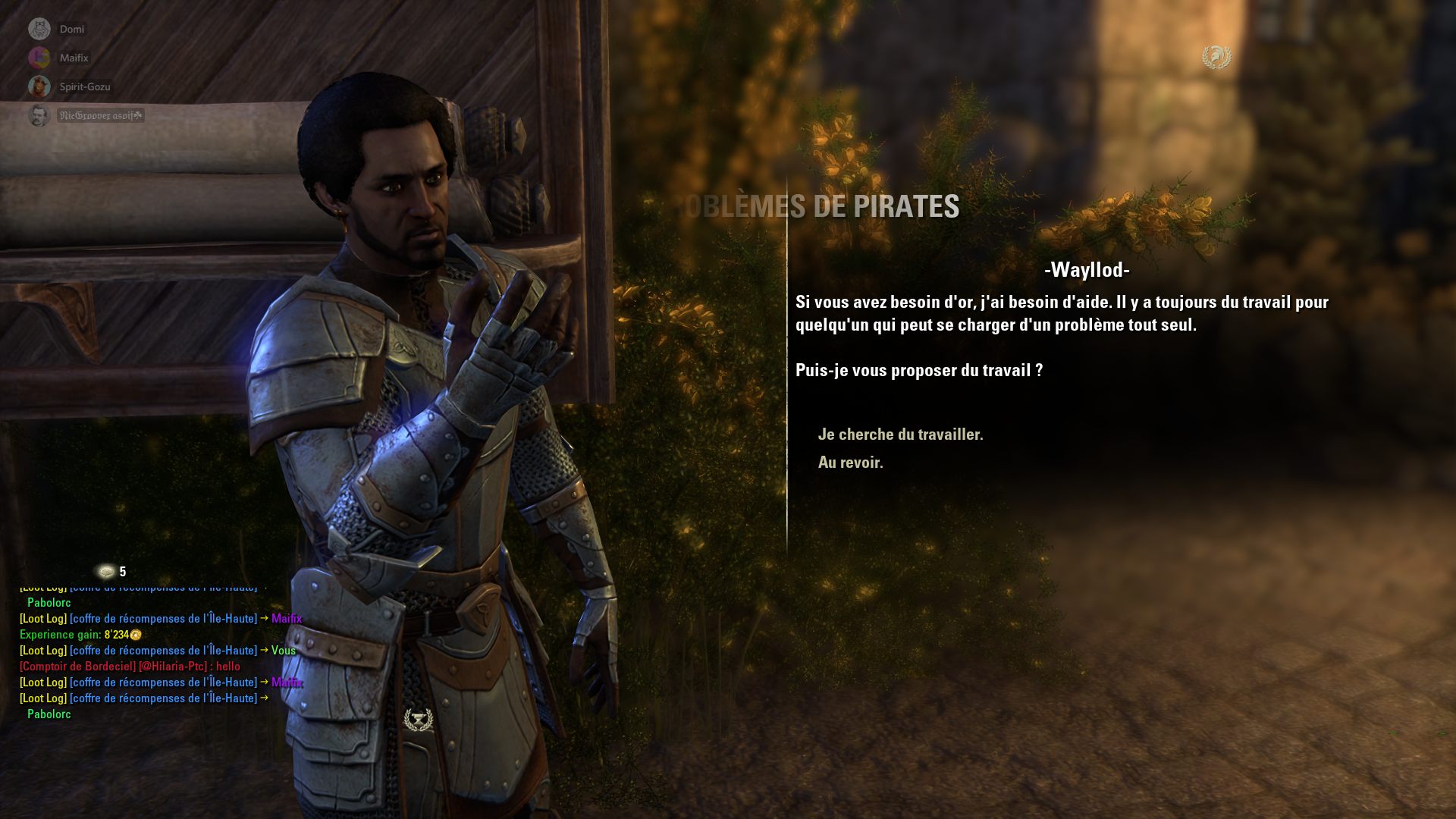Select the "Au revoir." dialogue option

click(850, 463)
